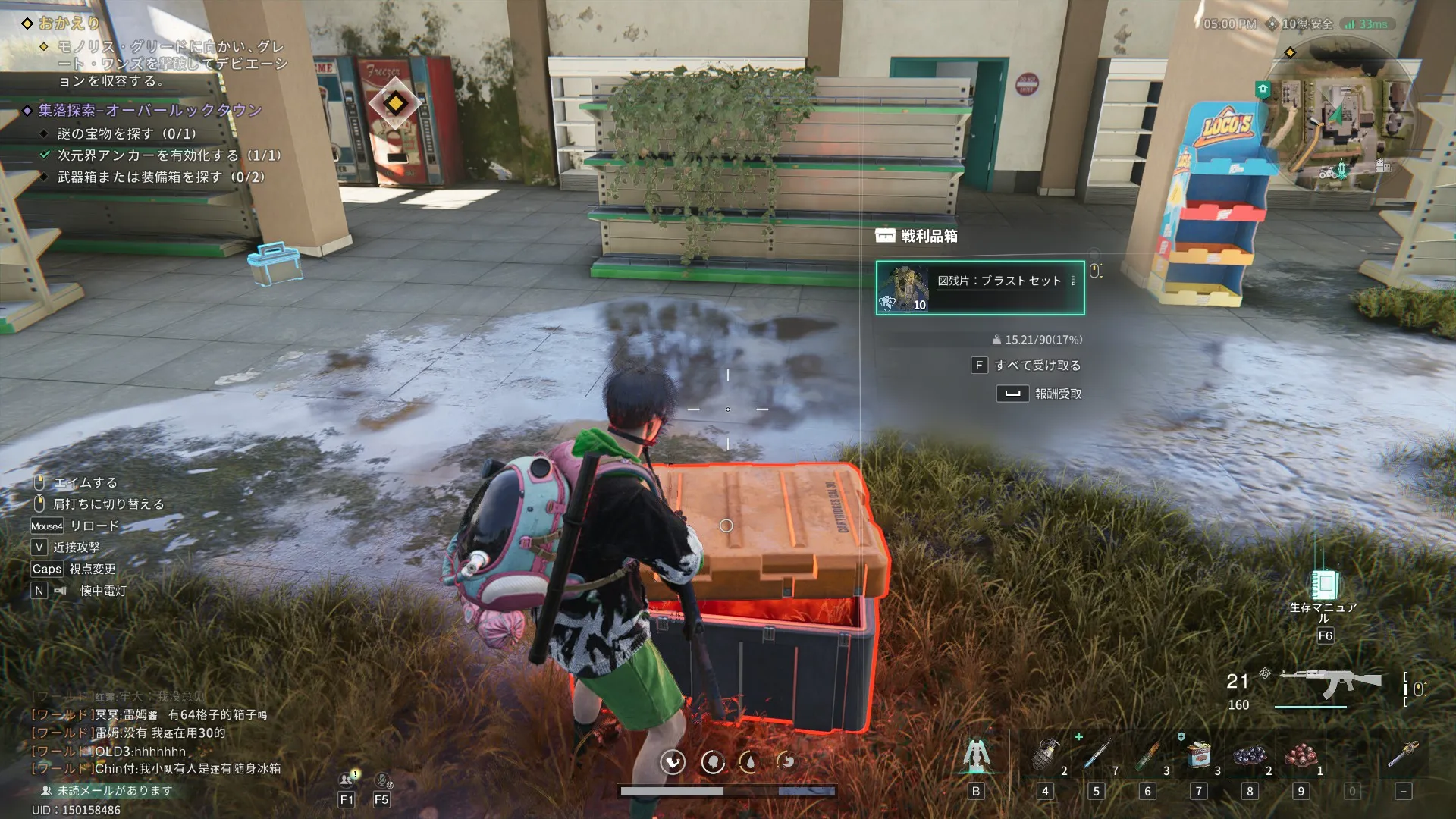Open the unread mail notification

click(106, 790)
